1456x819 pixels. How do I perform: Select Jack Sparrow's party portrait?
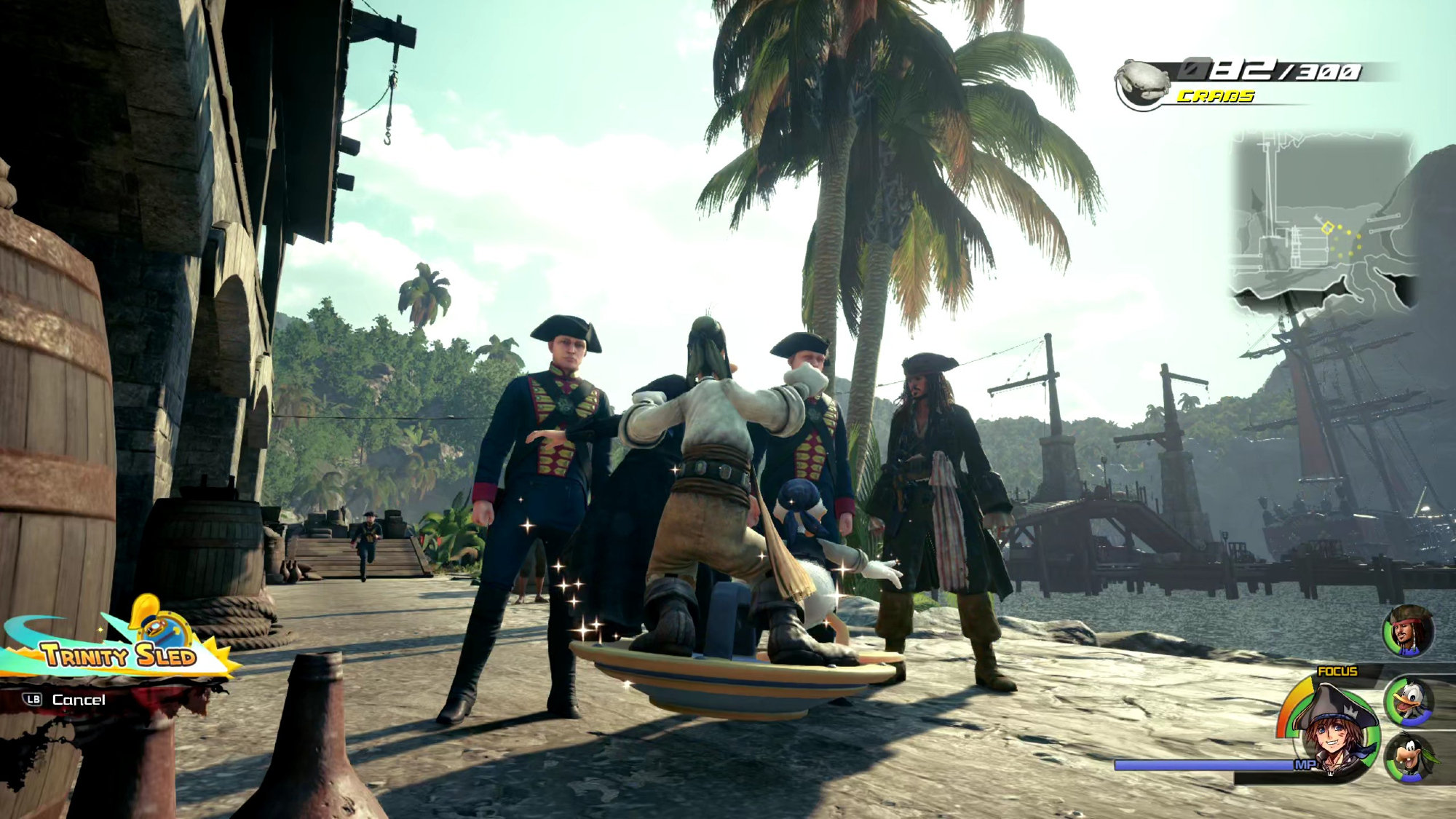(x=1409, y=630)
